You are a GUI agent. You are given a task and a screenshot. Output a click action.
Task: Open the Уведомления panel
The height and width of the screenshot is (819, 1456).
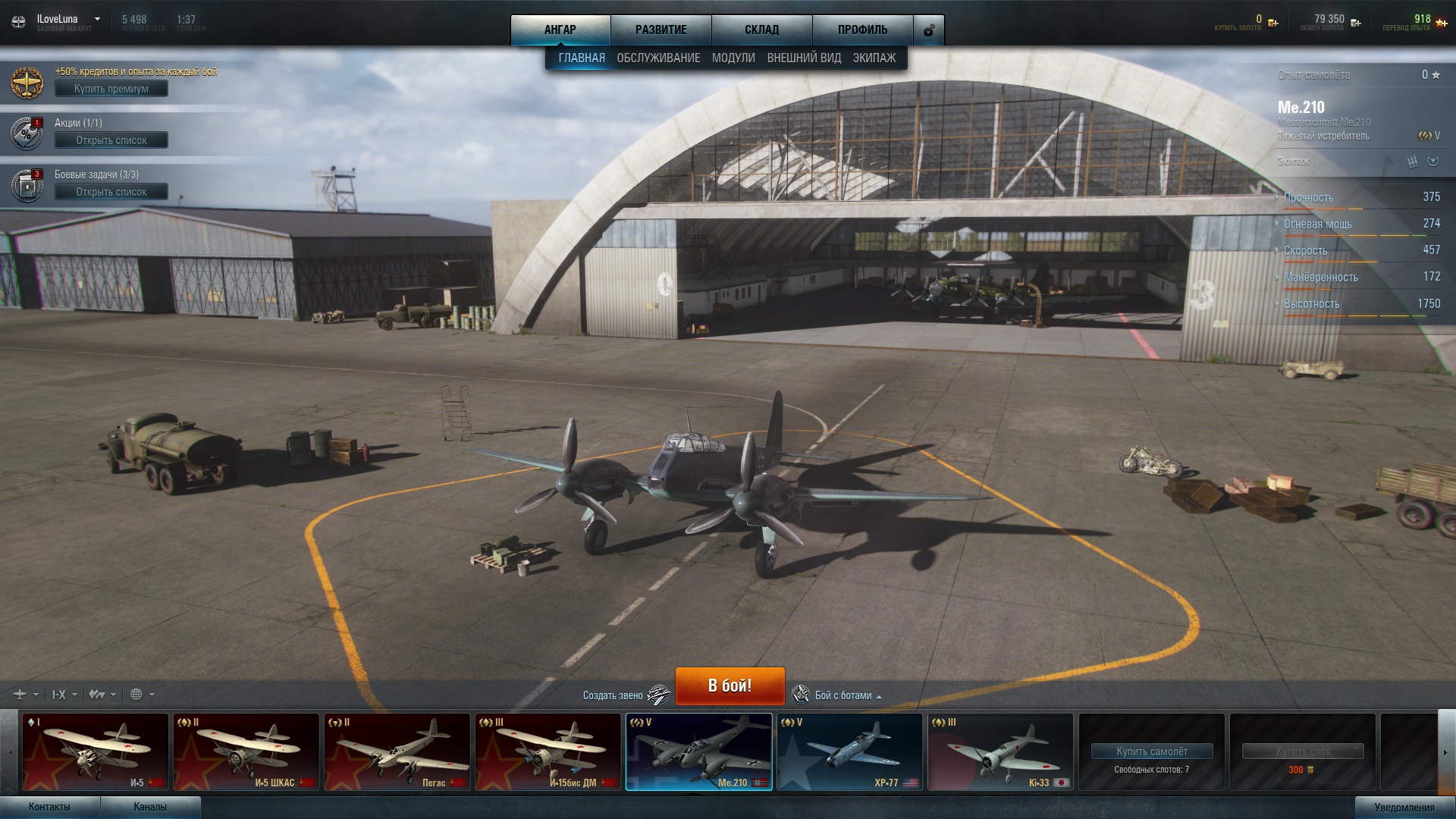[x=1404, y=807]
